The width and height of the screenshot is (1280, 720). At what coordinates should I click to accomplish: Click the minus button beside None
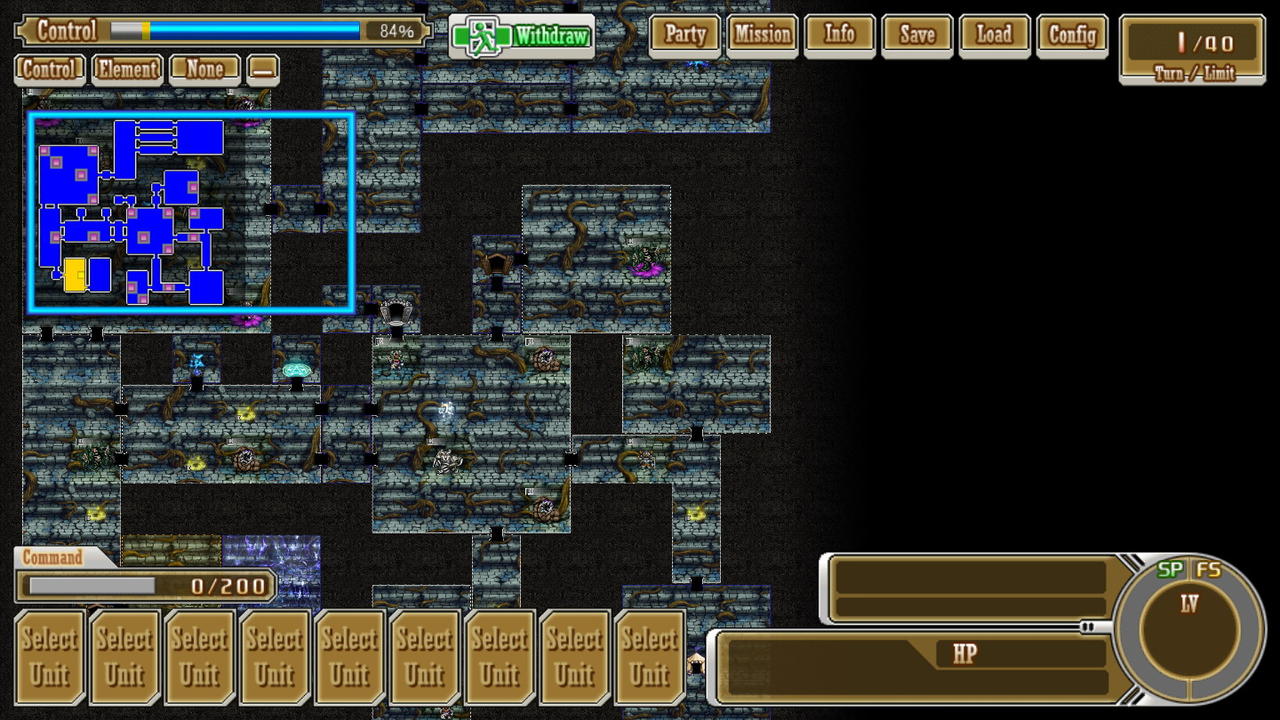263,70
